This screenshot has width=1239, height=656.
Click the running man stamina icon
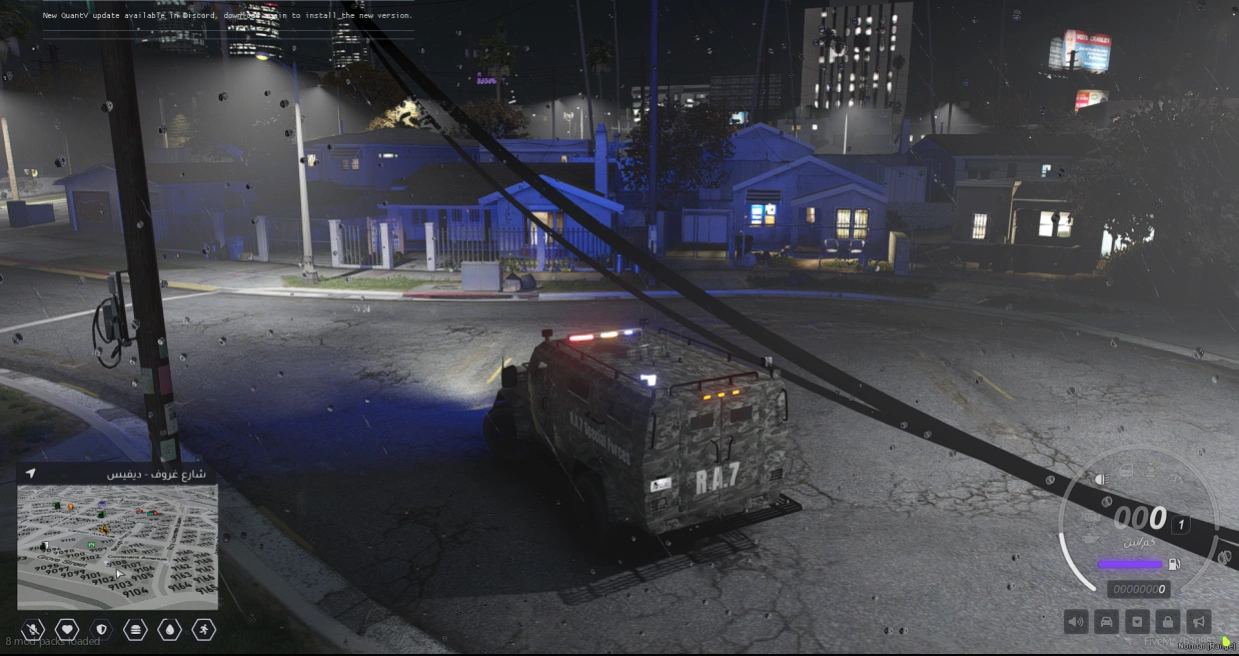203,629
